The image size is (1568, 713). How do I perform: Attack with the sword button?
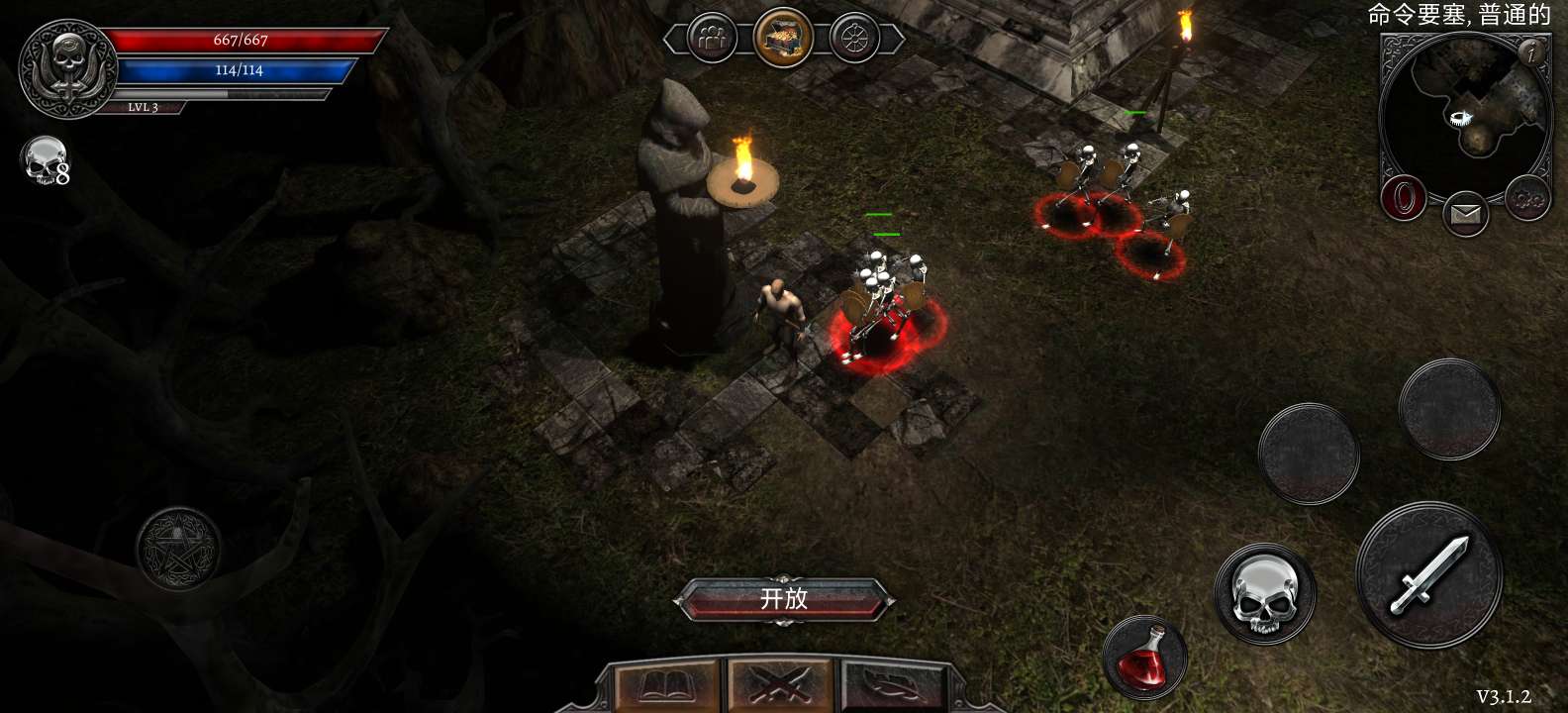[x=1429, y=575]
